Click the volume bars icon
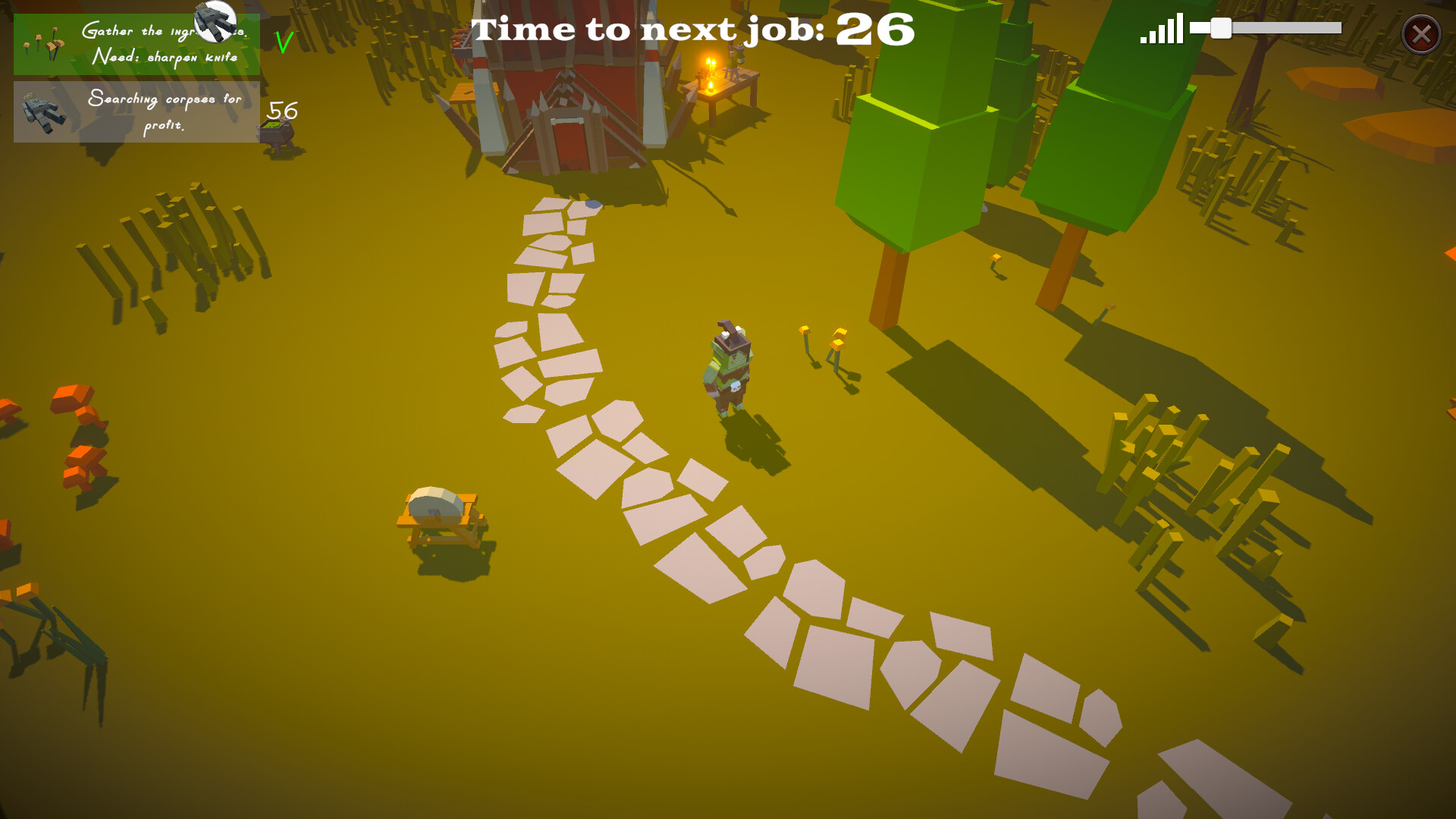The image size is (1456, 819). (1161, 30)
